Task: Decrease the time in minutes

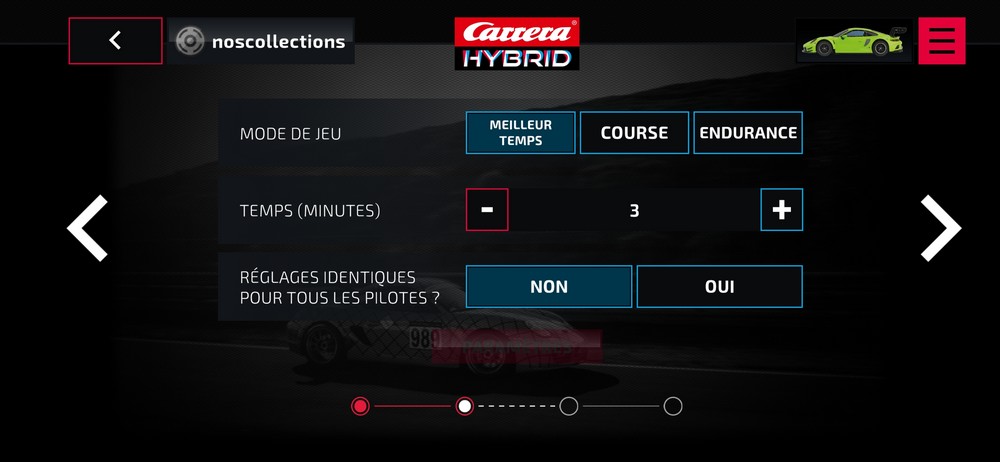Action: (x=487, y=210)
